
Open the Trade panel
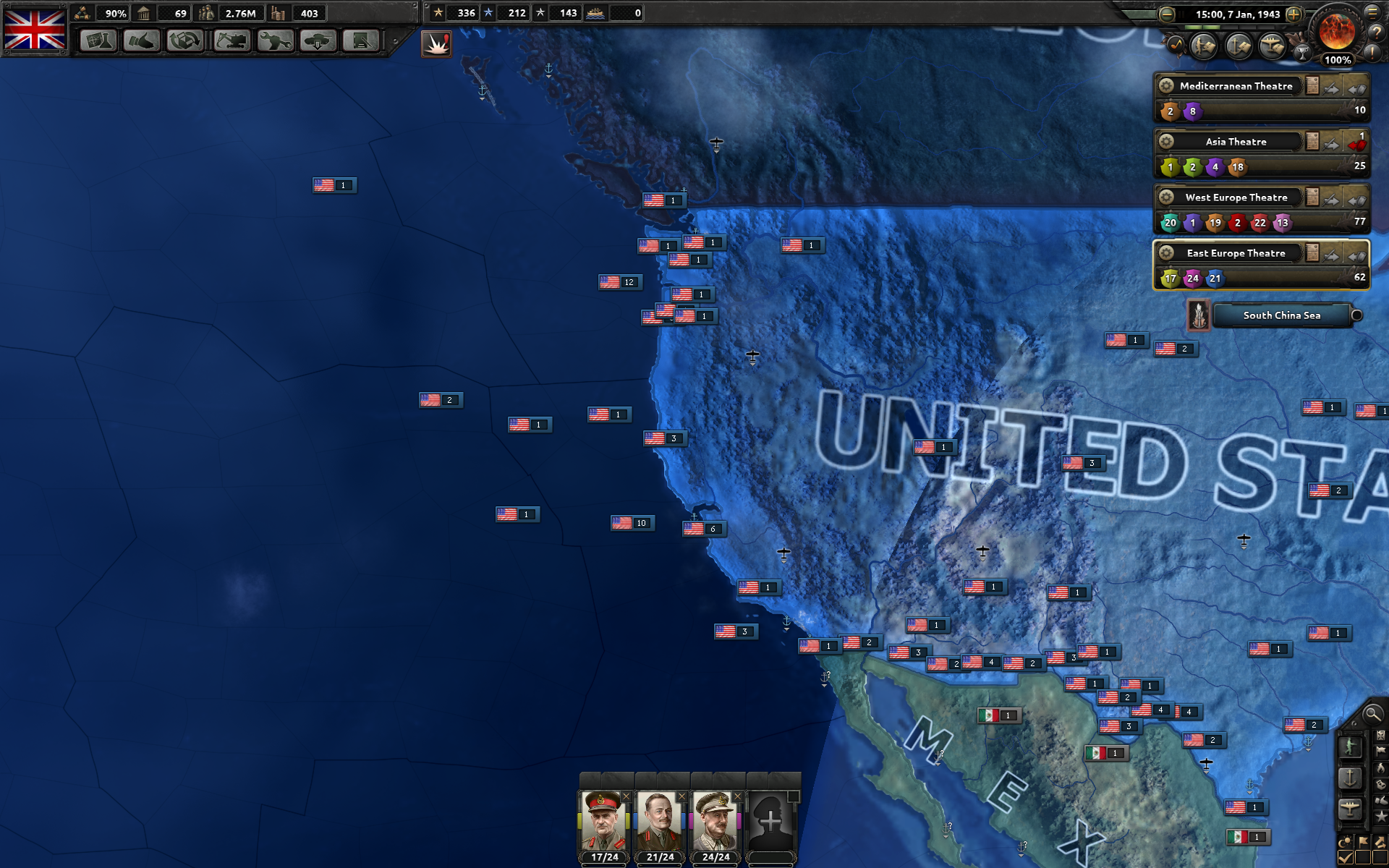point(186,41)
